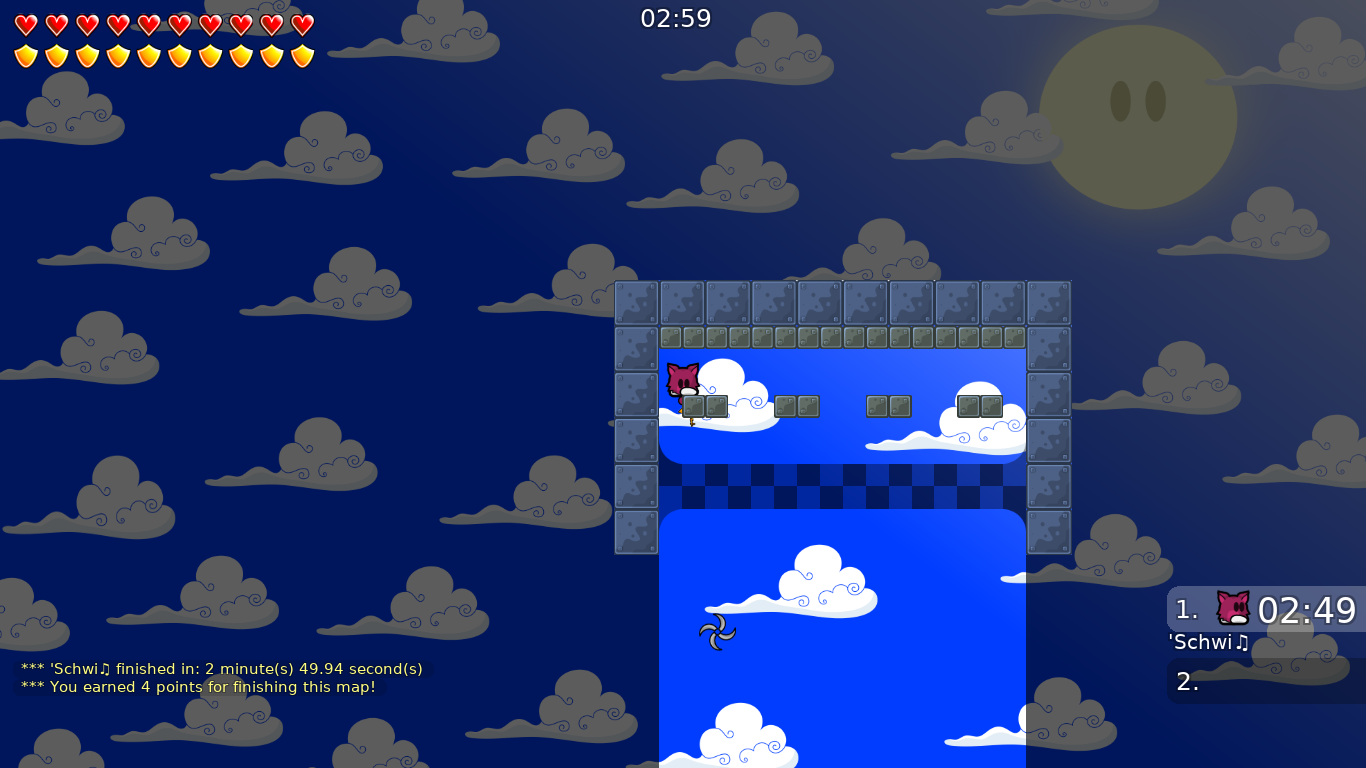Click the last heart in the health row

(302, 23)
